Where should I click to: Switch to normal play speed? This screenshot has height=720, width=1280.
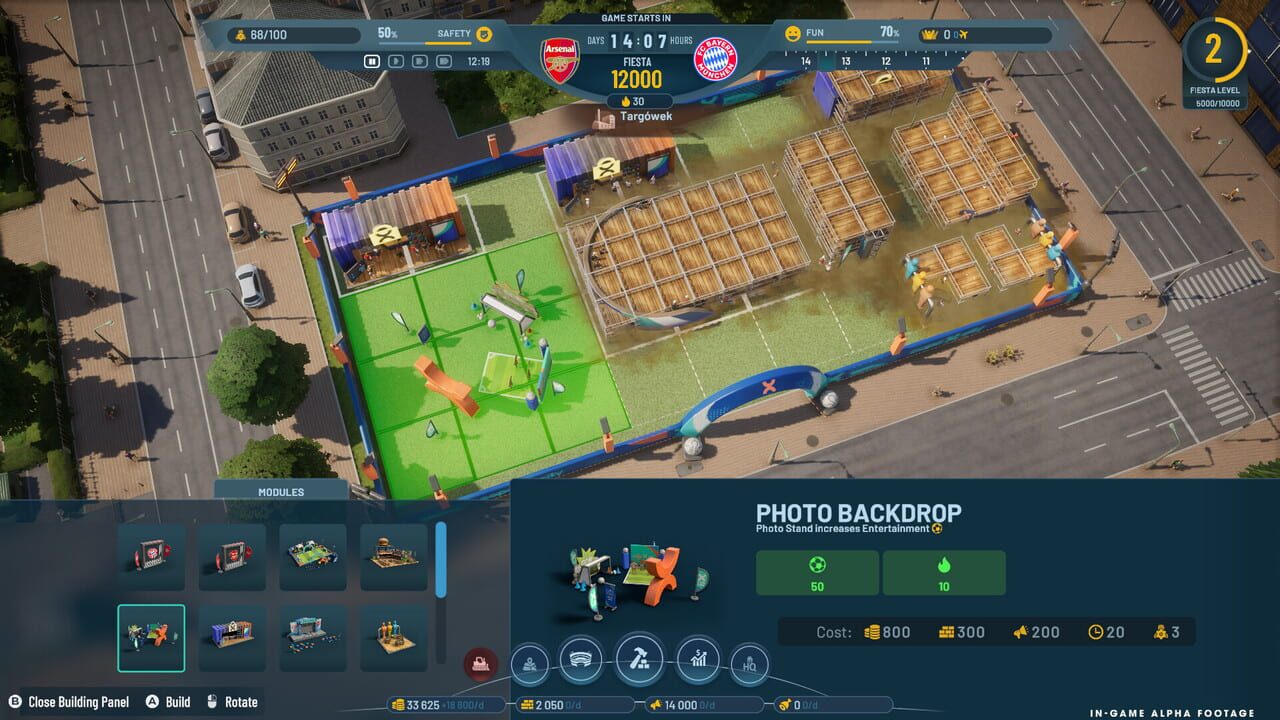point(395,60)
